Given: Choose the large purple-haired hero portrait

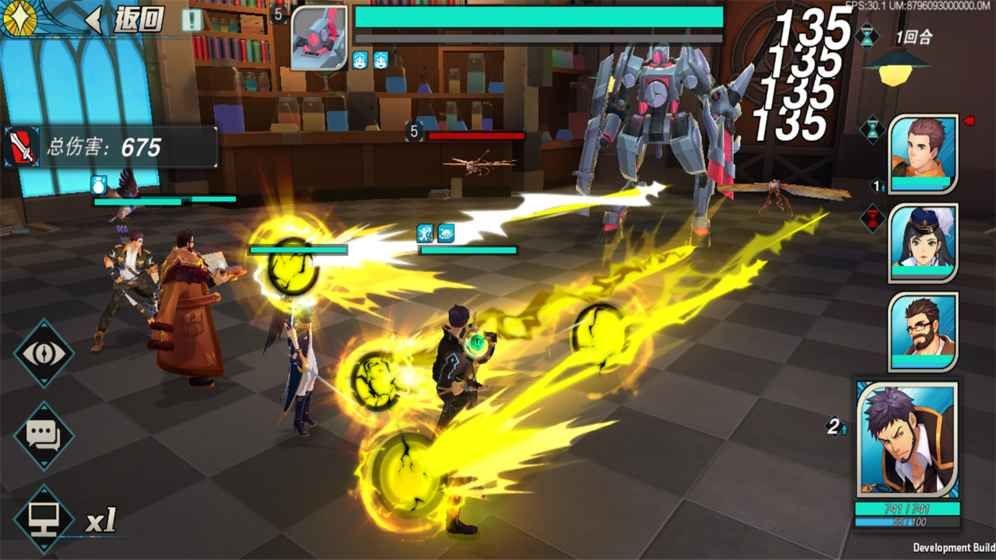Looking at the screenshot, I should coord(908,440).
